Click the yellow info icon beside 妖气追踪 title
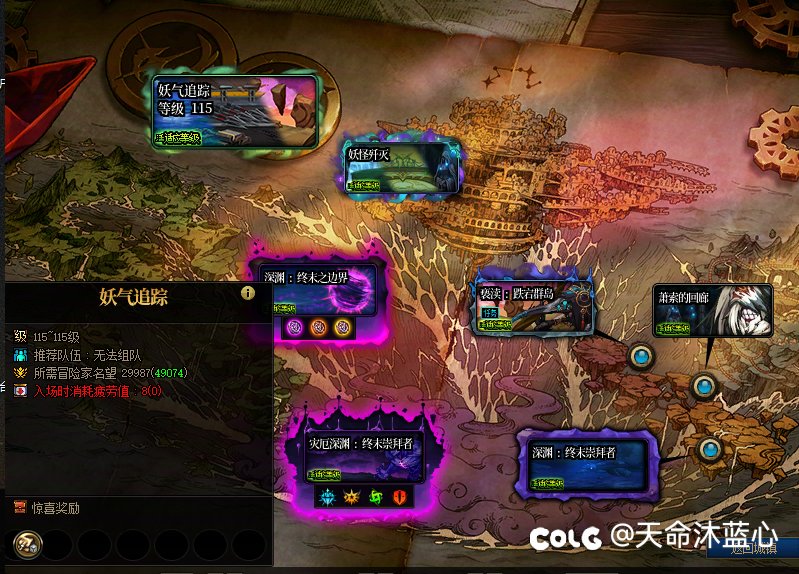Screen dimensions: 799x574 [x=248, y=293]
